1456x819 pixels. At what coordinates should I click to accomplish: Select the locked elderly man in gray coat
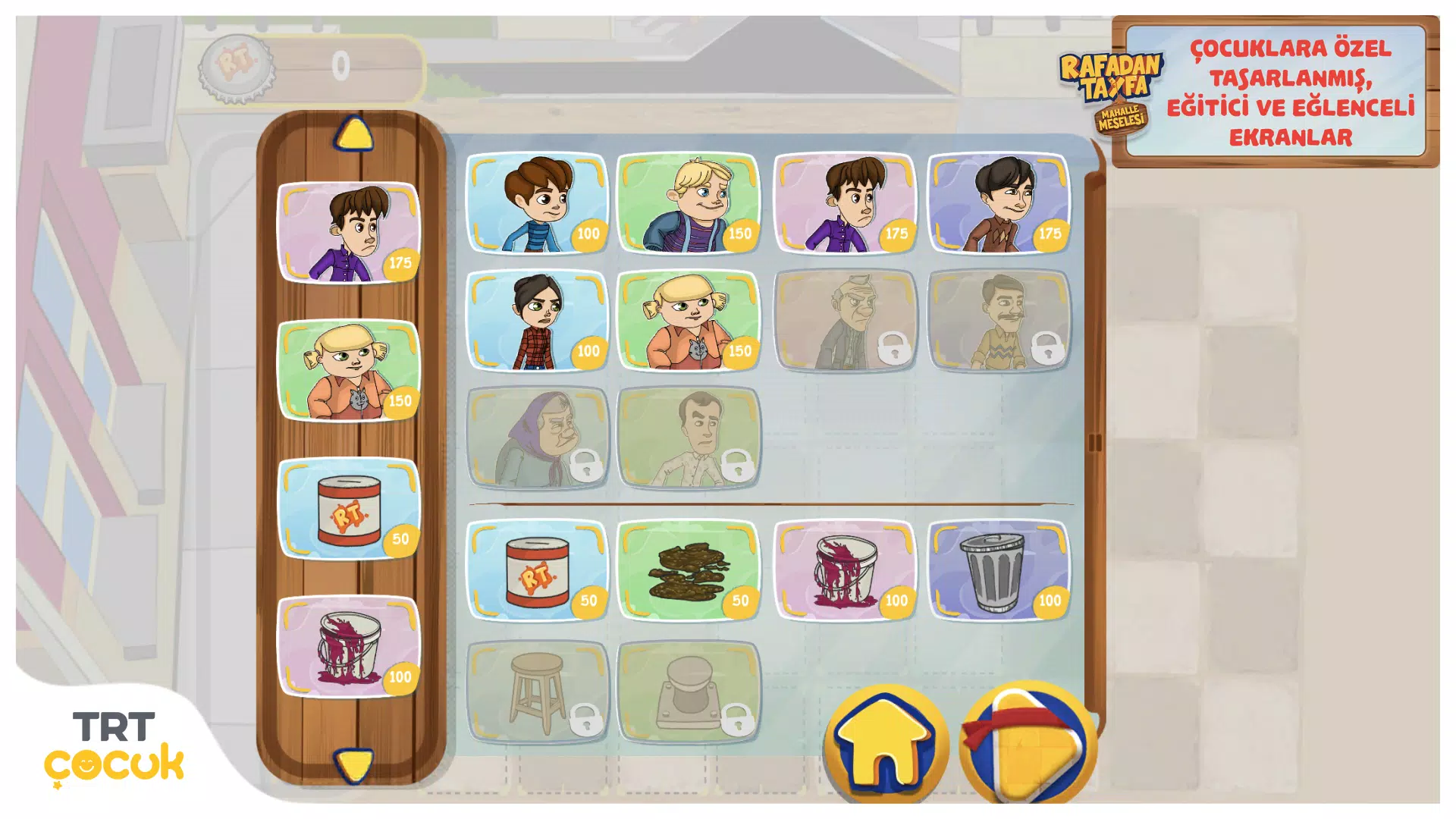click(845, 321)
